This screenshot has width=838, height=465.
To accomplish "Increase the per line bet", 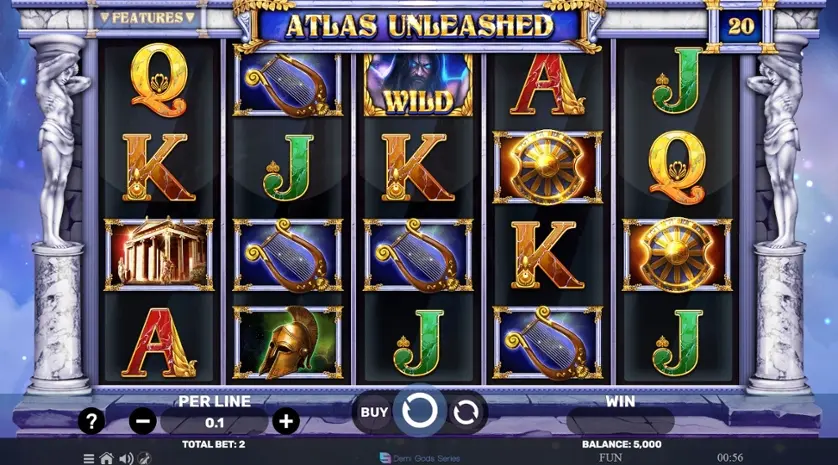I will coord(286,421).
